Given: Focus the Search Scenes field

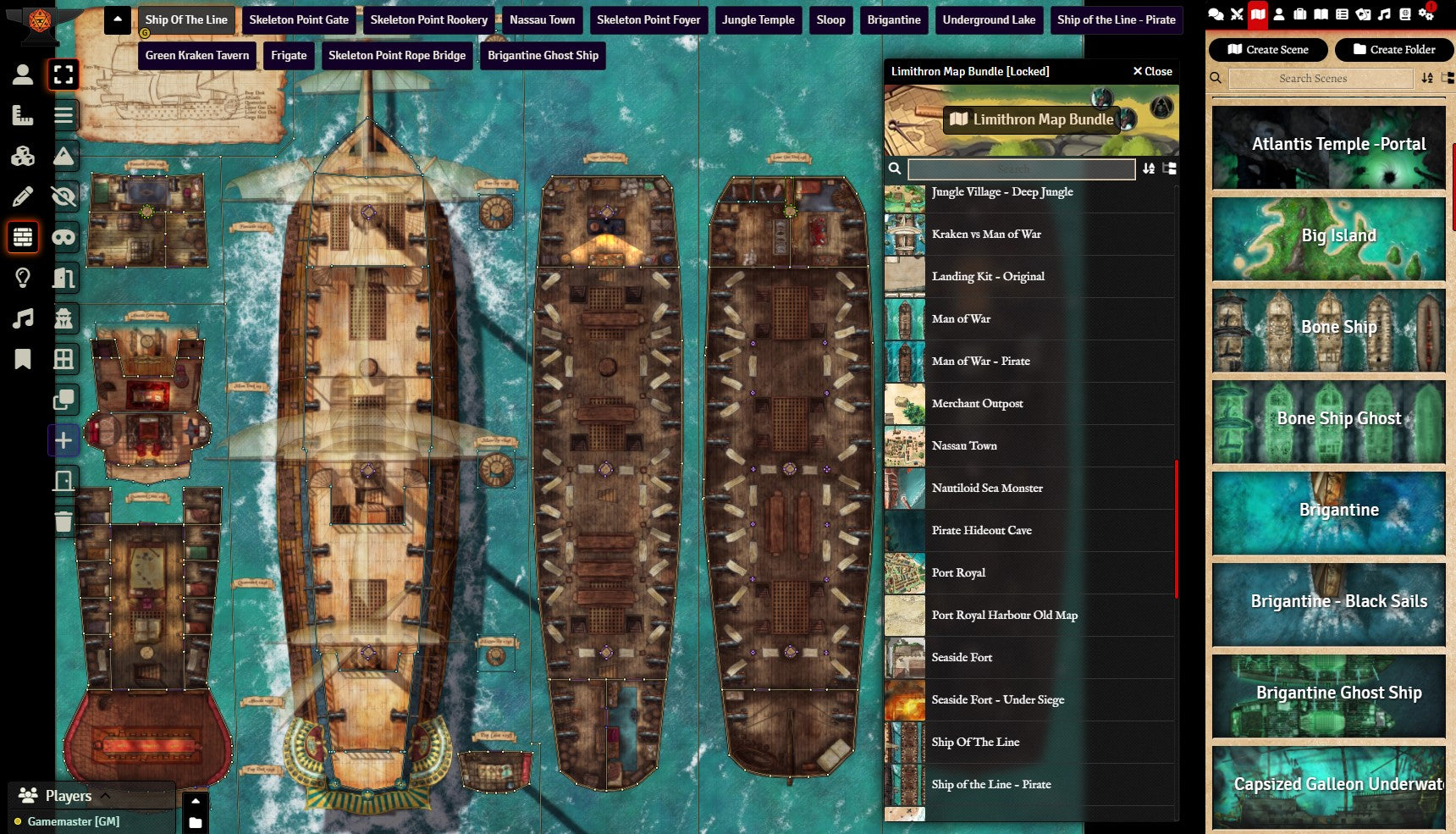Looking at the screenshot, I should click(x=1320, y=79).
